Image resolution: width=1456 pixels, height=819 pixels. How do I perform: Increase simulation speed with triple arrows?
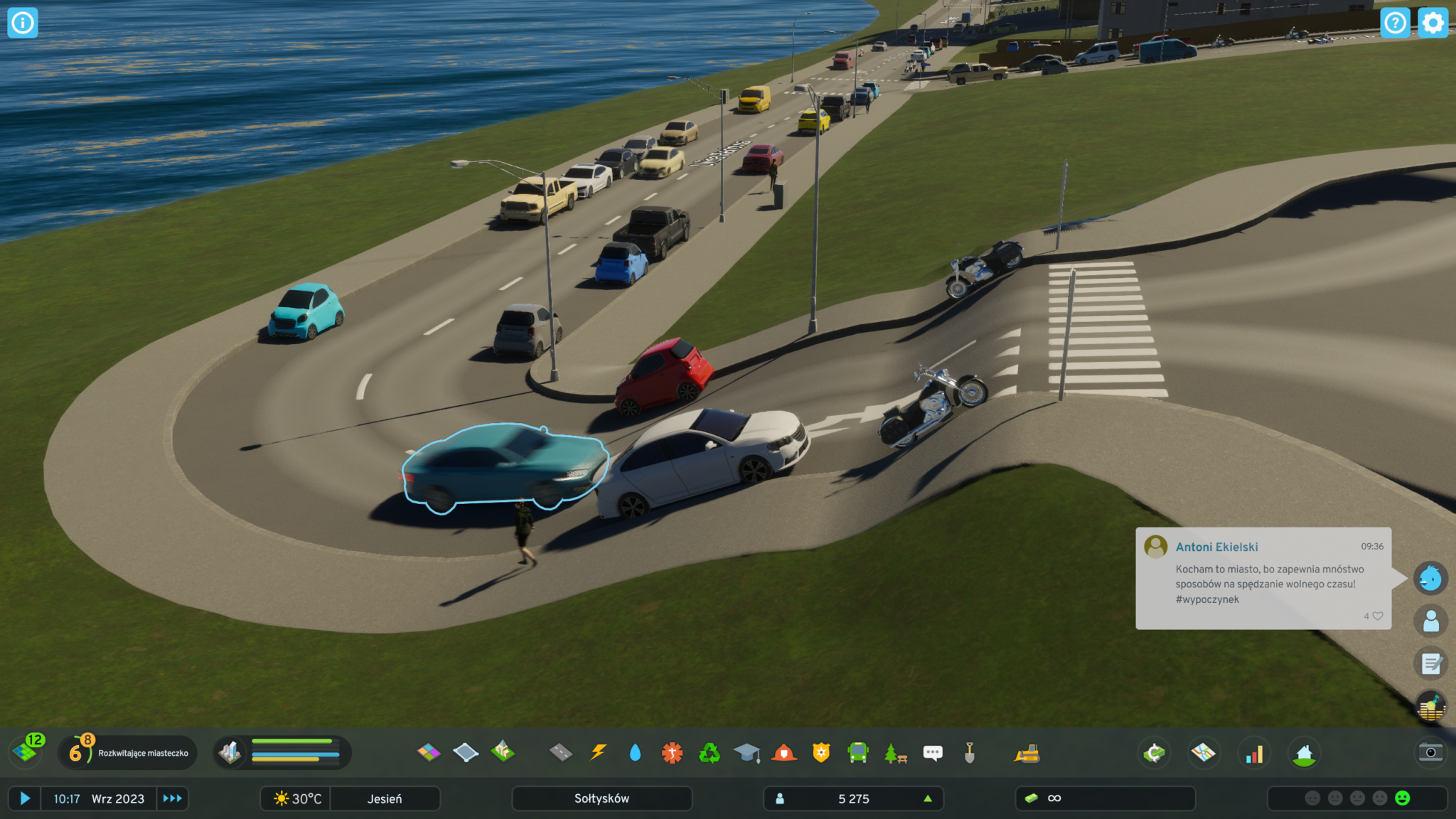[x=172, y=798]
